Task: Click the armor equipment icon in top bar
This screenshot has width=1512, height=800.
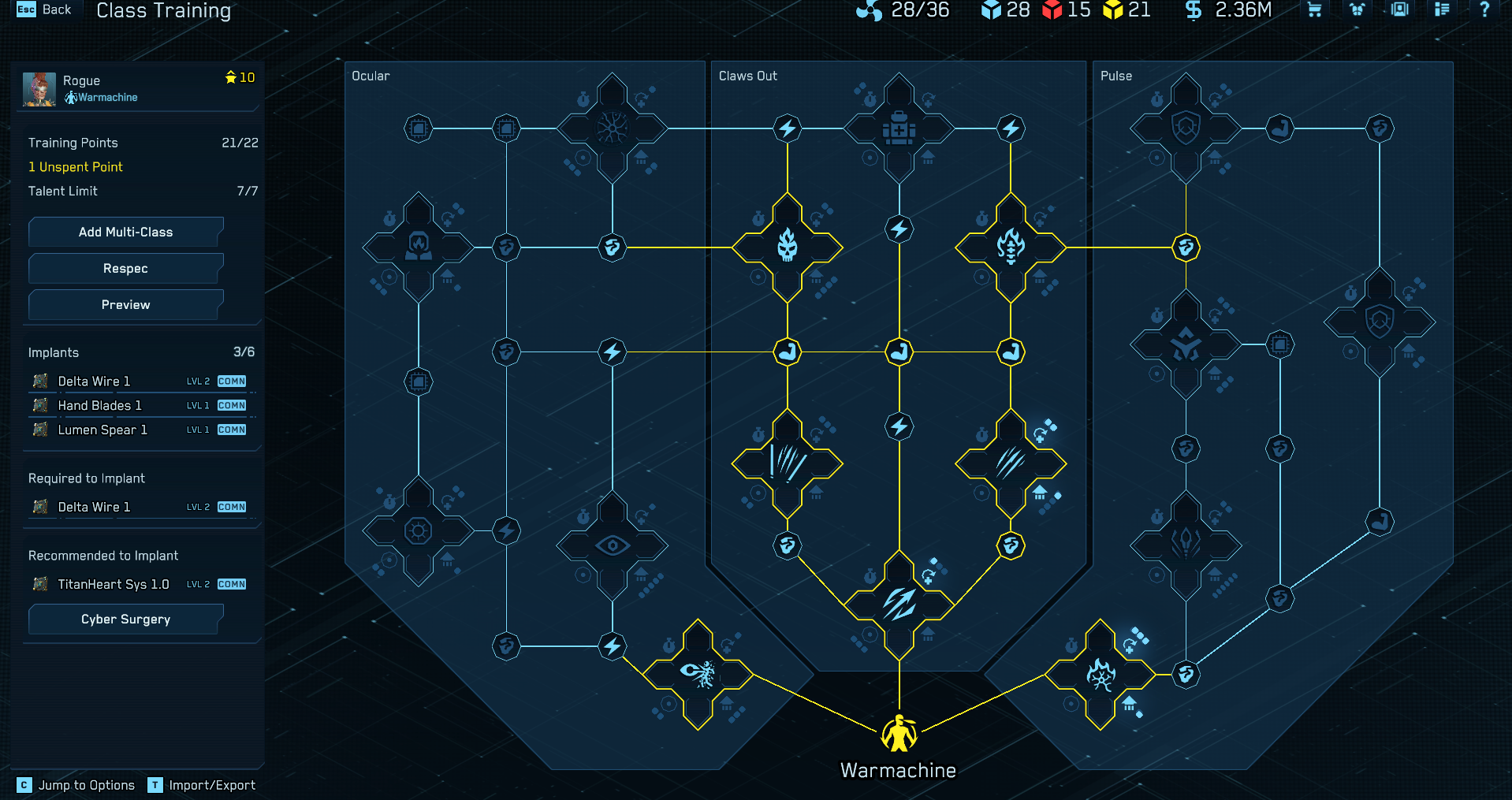Action: pos(1357,10)
